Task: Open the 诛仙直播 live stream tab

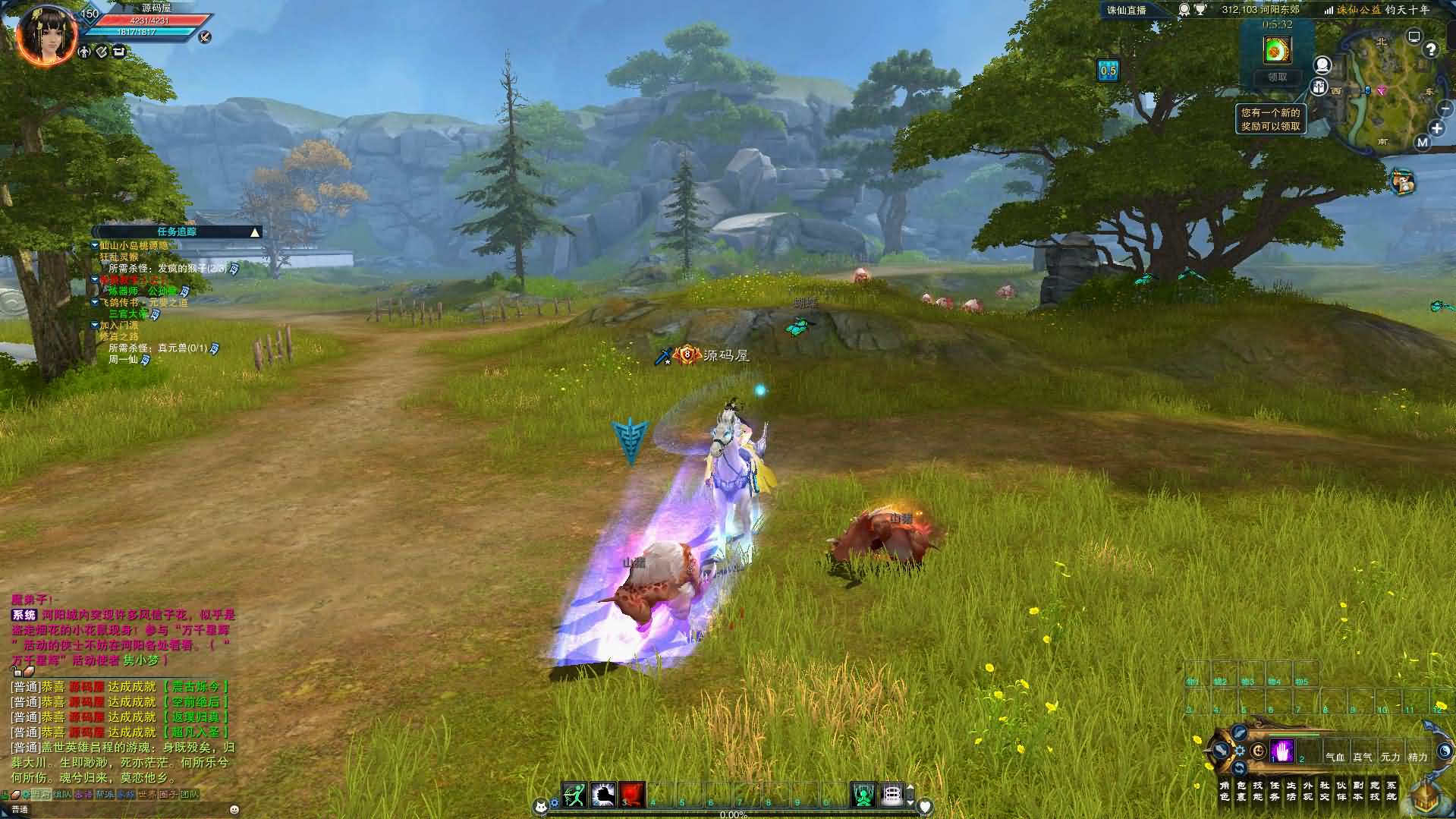Action: pos(1127,10)
